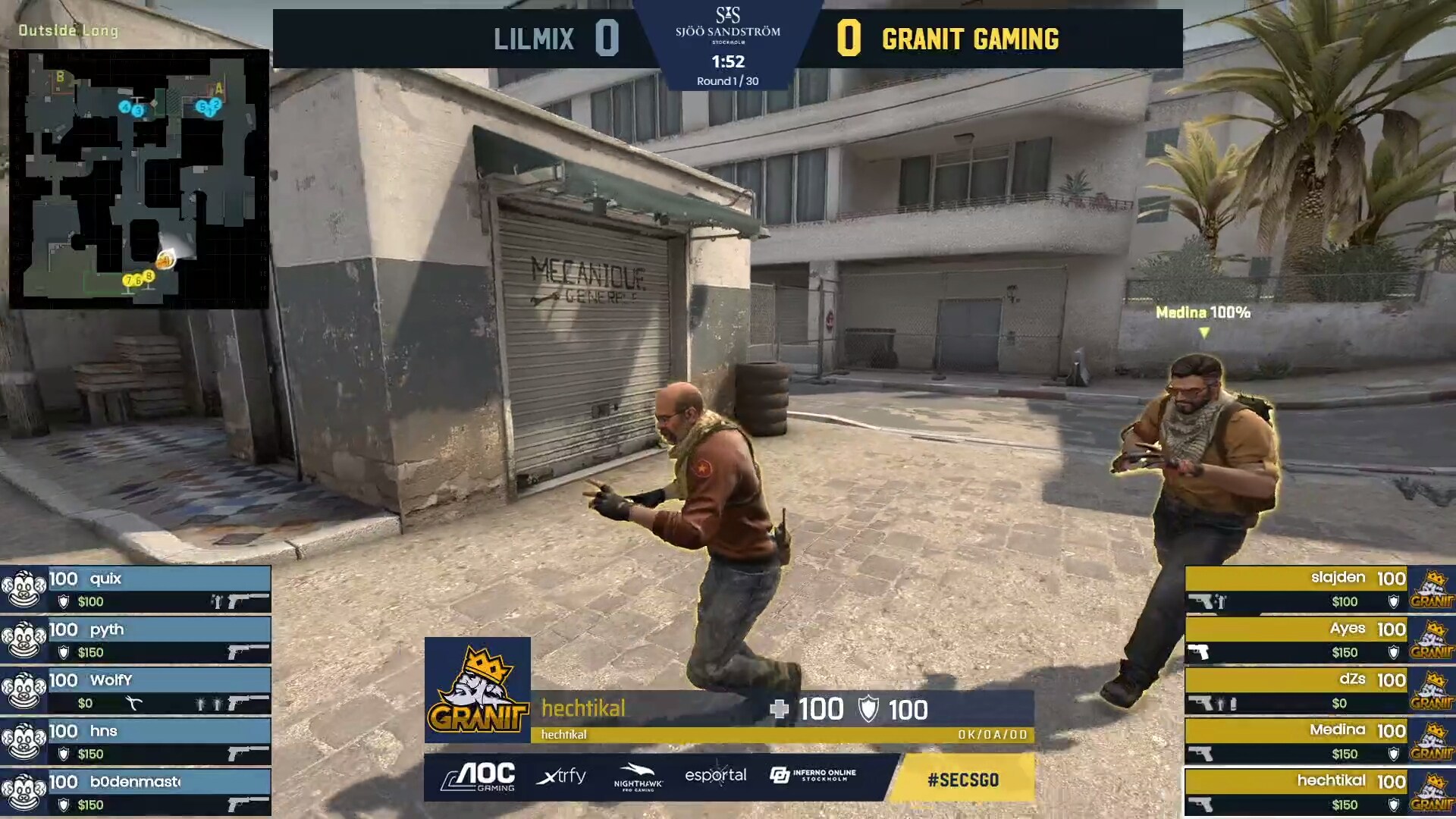Viewport: 1456px width, 819px height.
Task: Click a flashbang icon on WolfY's row
Action: pyautogui.click(x=200, y=702)
